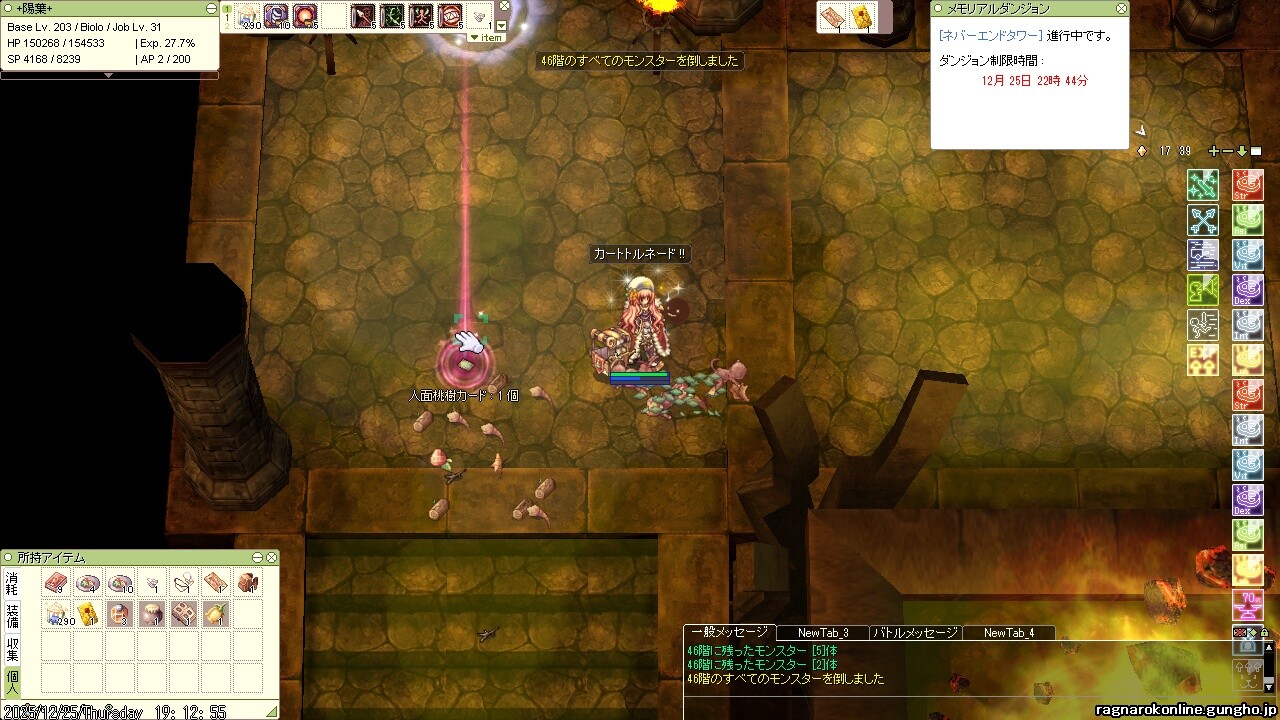This screenshot has height=720, width=1280.
Task: Select the バトルメッセージ chat tab
Action: (x=915, y=633)
